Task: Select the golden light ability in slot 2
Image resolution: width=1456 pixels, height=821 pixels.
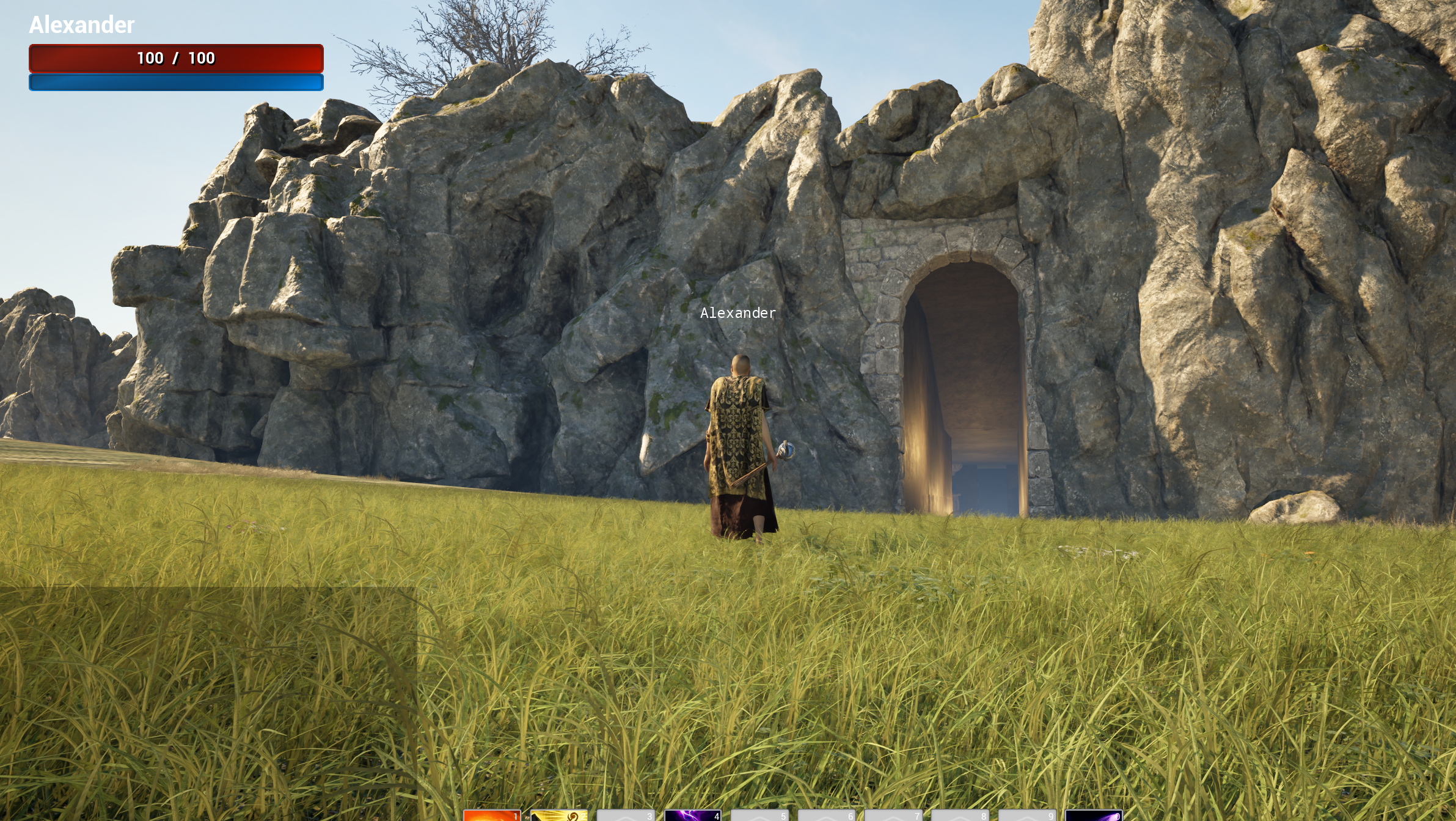Action: pyautogui.click(x=559, y=817)
